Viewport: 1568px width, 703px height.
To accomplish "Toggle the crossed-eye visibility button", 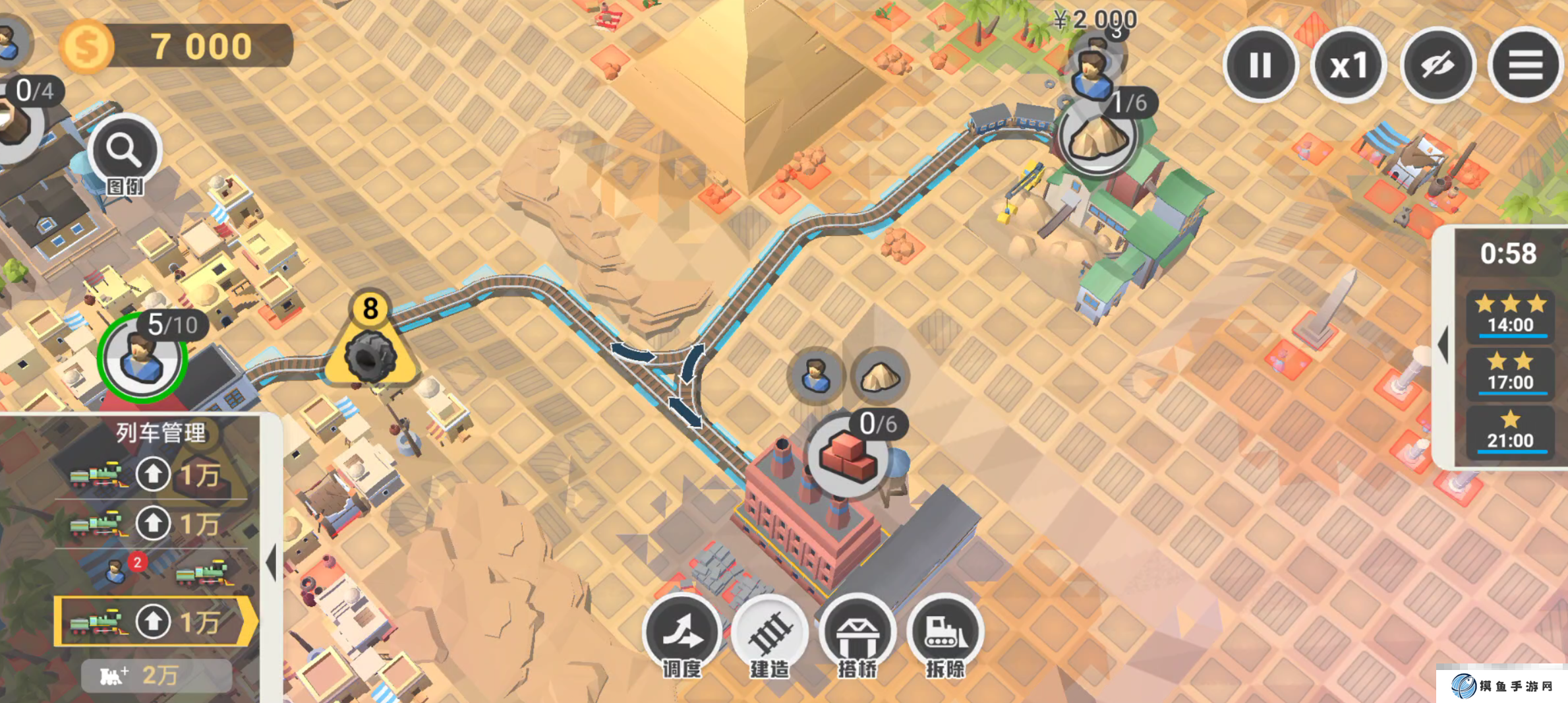I will [1437, 65].
